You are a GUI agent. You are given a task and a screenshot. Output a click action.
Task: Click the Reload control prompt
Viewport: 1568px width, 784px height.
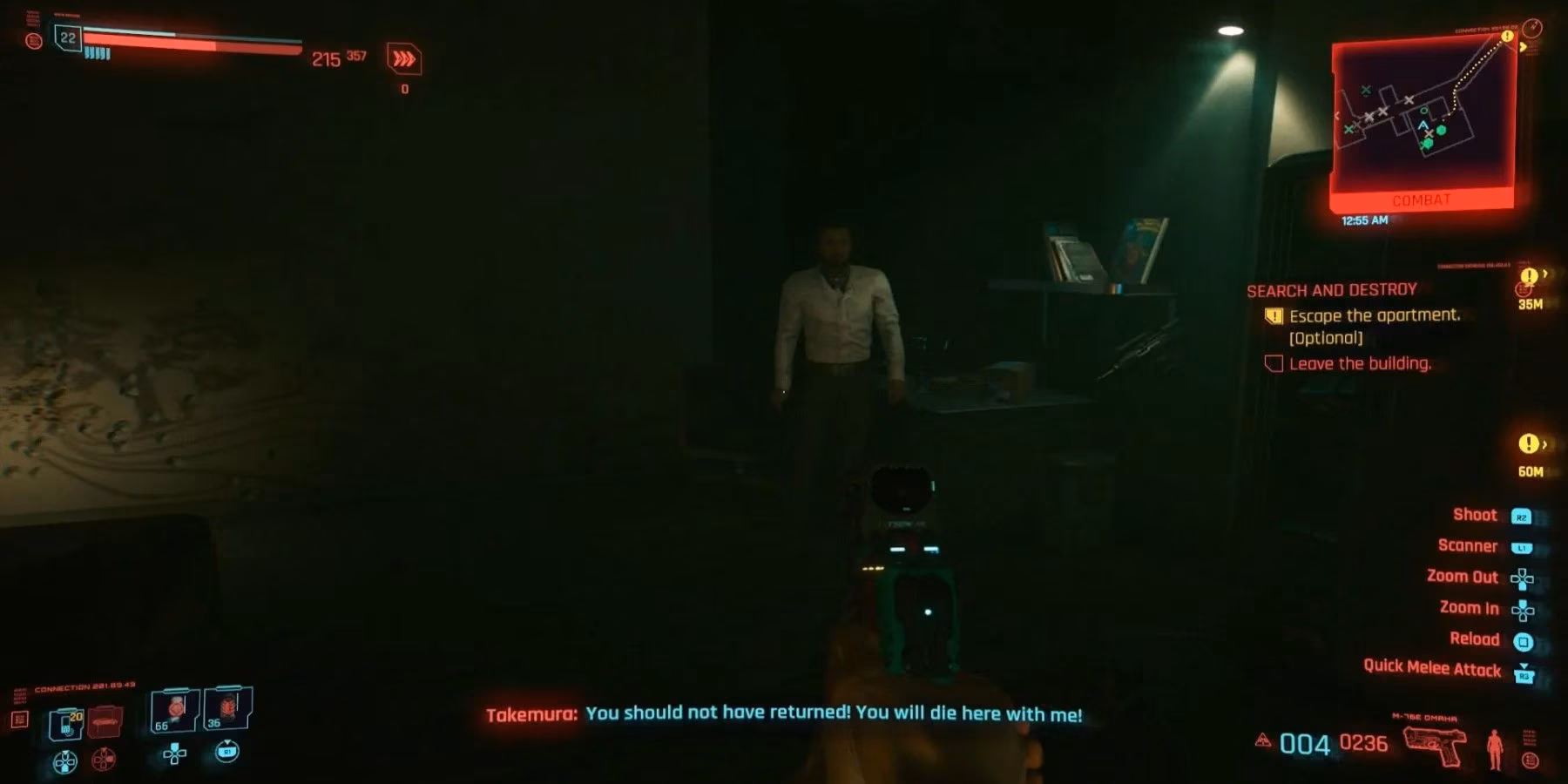[1476, 639]
